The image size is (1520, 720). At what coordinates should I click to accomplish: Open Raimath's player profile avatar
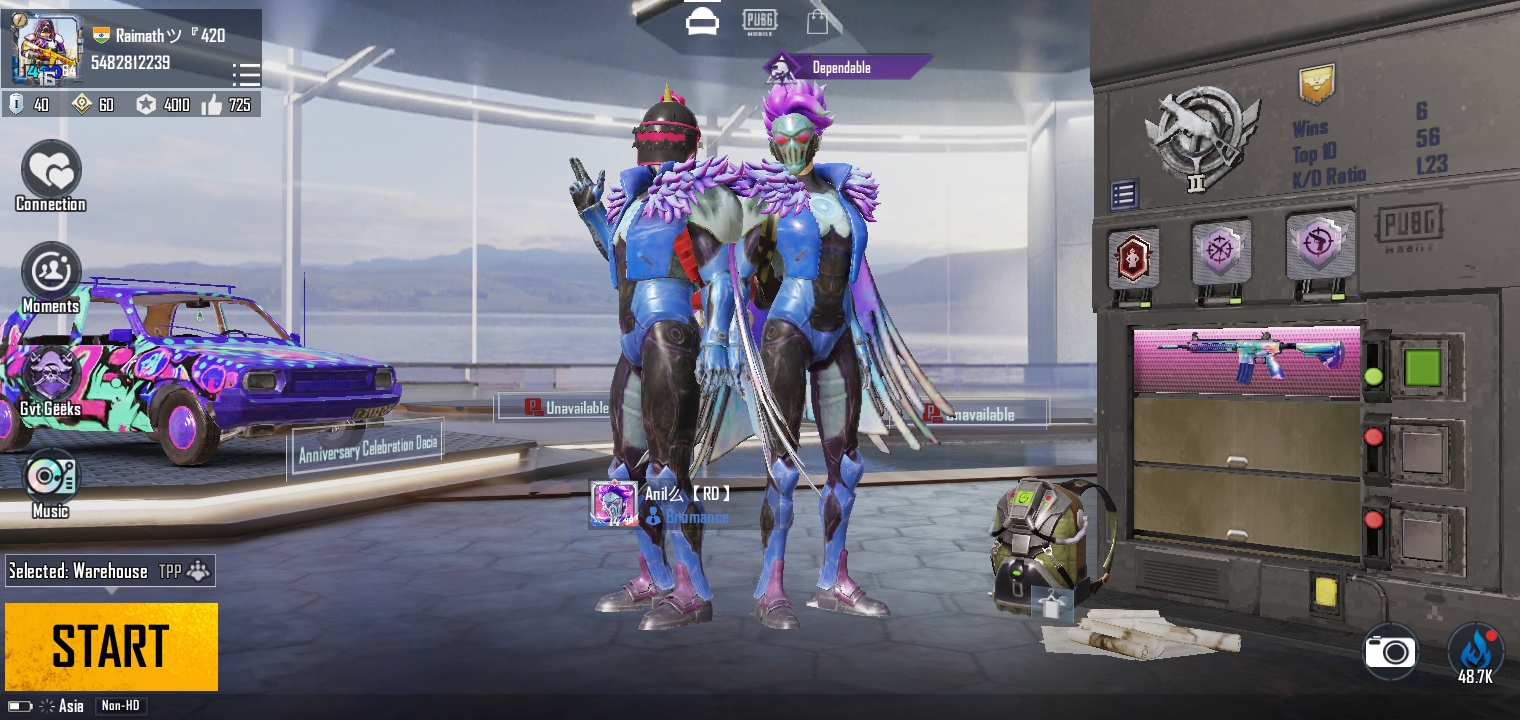(45, 49)
